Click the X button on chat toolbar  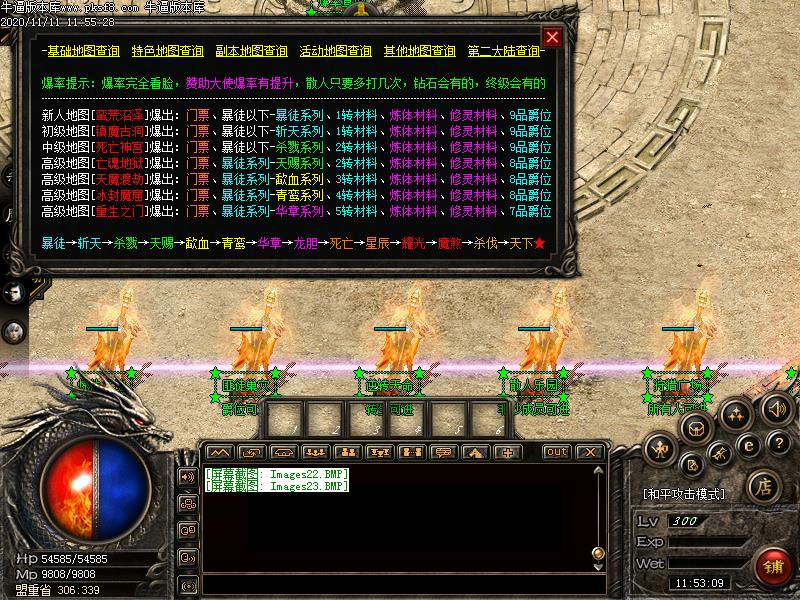589,452
